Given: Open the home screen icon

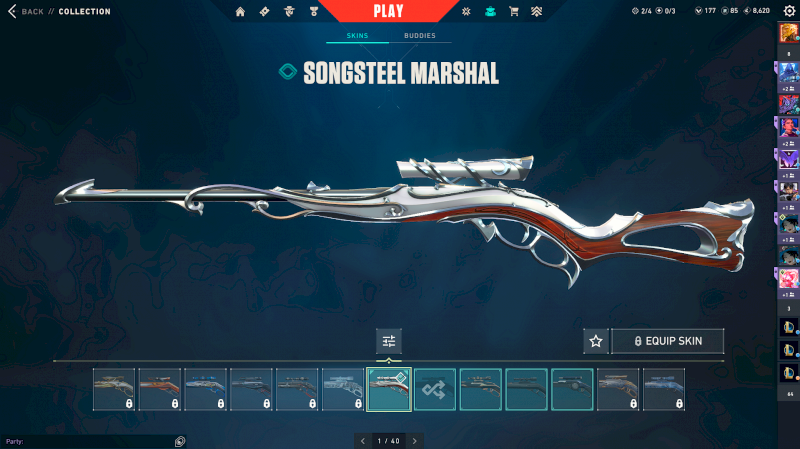Looking at the screenshot, I should (240, 11).
